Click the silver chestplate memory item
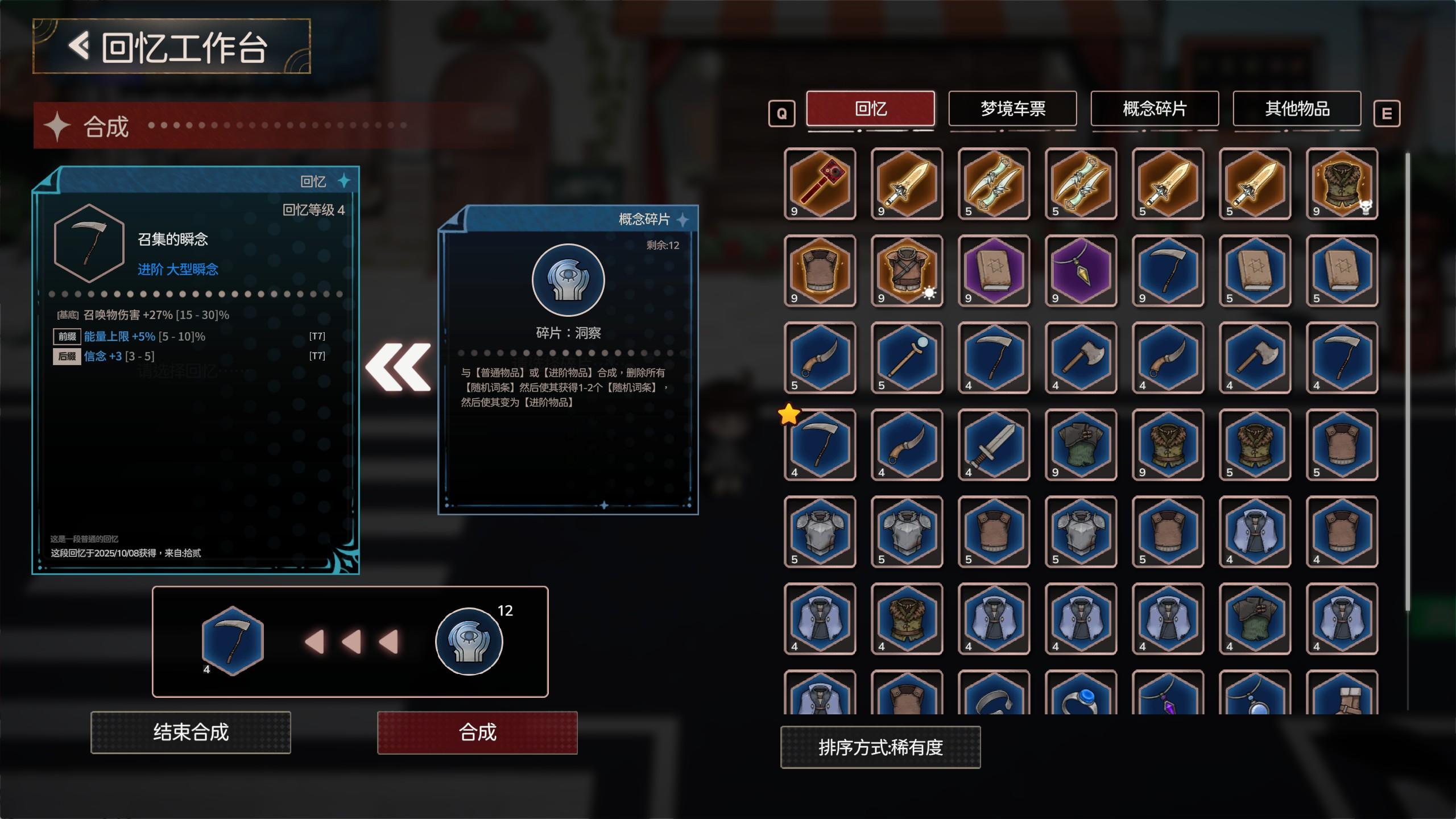Viewport: 1456px width, 819px height. pos(820,532)
